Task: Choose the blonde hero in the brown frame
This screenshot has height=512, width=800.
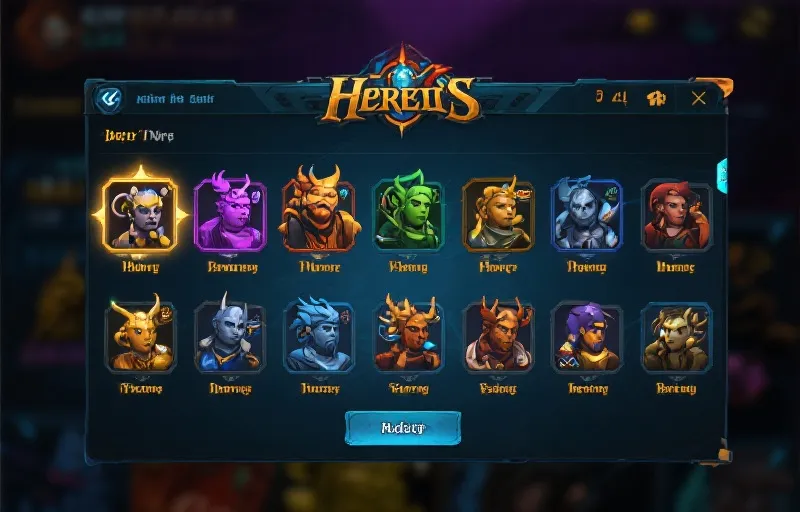Action: click(498, 214)
